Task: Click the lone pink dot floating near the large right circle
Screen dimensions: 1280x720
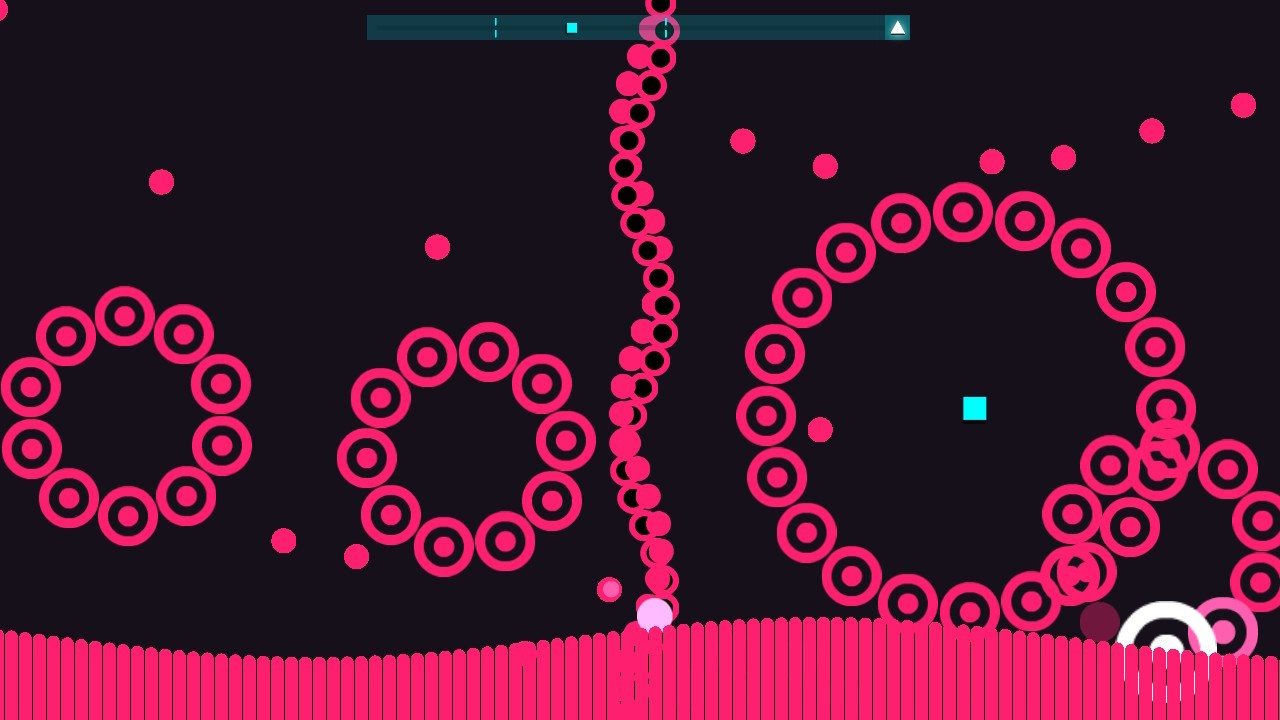Action: click(821, 431)
